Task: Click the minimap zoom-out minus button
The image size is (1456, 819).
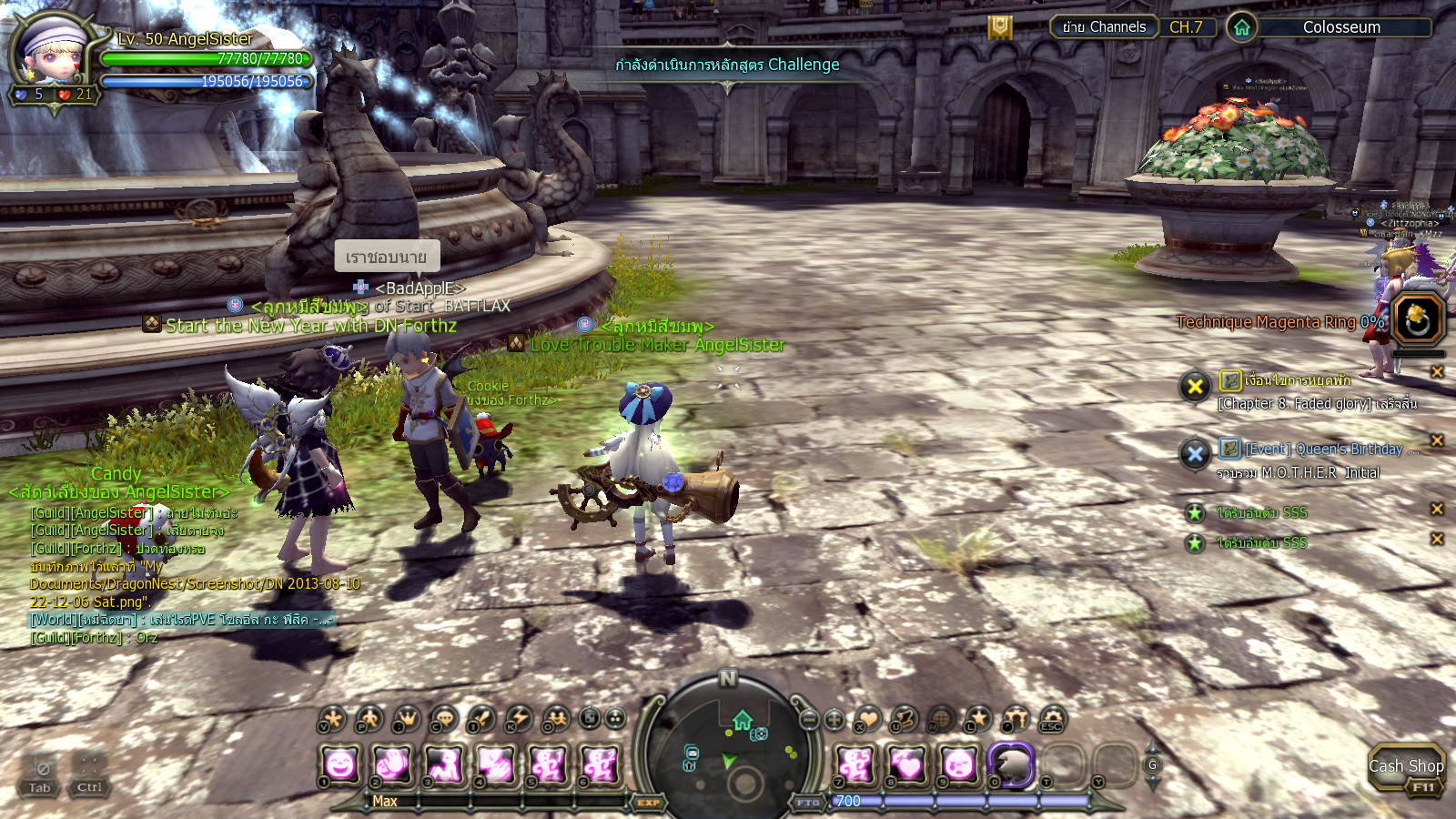Action: (x=809, y=720)
